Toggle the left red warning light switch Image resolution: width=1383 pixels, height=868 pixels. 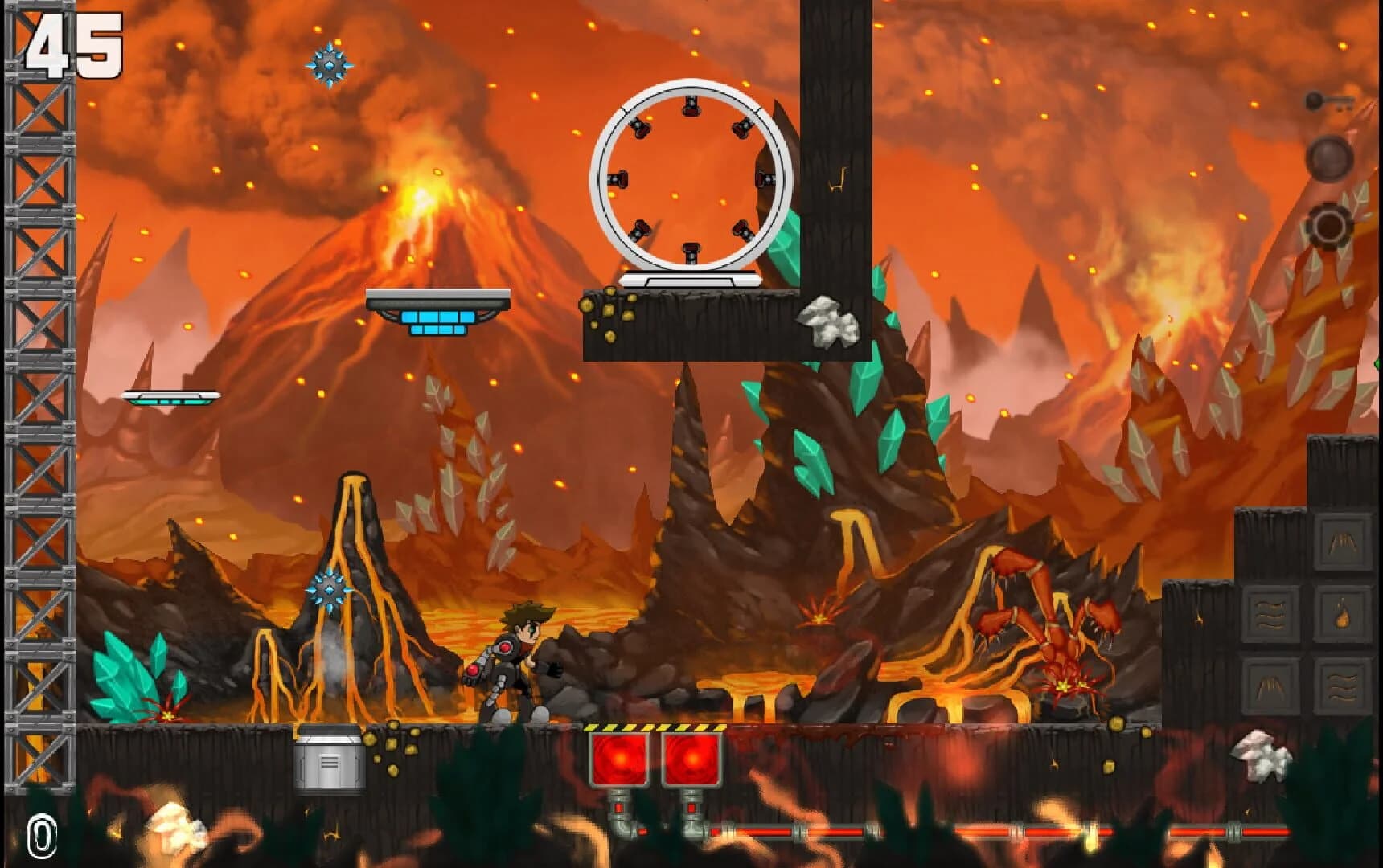tap(618, 761)
